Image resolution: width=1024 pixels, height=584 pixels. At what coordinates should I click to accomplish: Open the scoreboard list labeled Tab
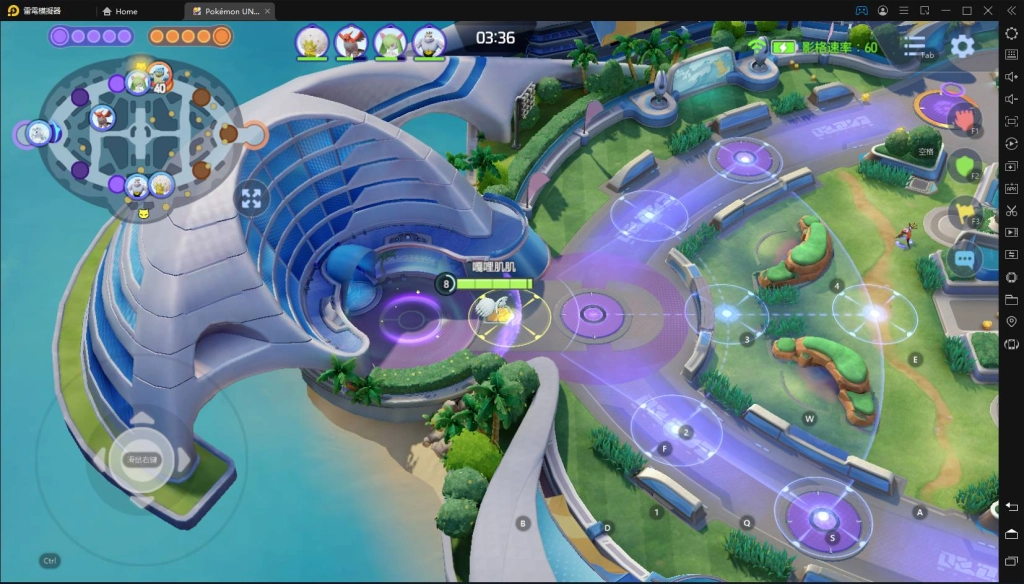(914, 45)
